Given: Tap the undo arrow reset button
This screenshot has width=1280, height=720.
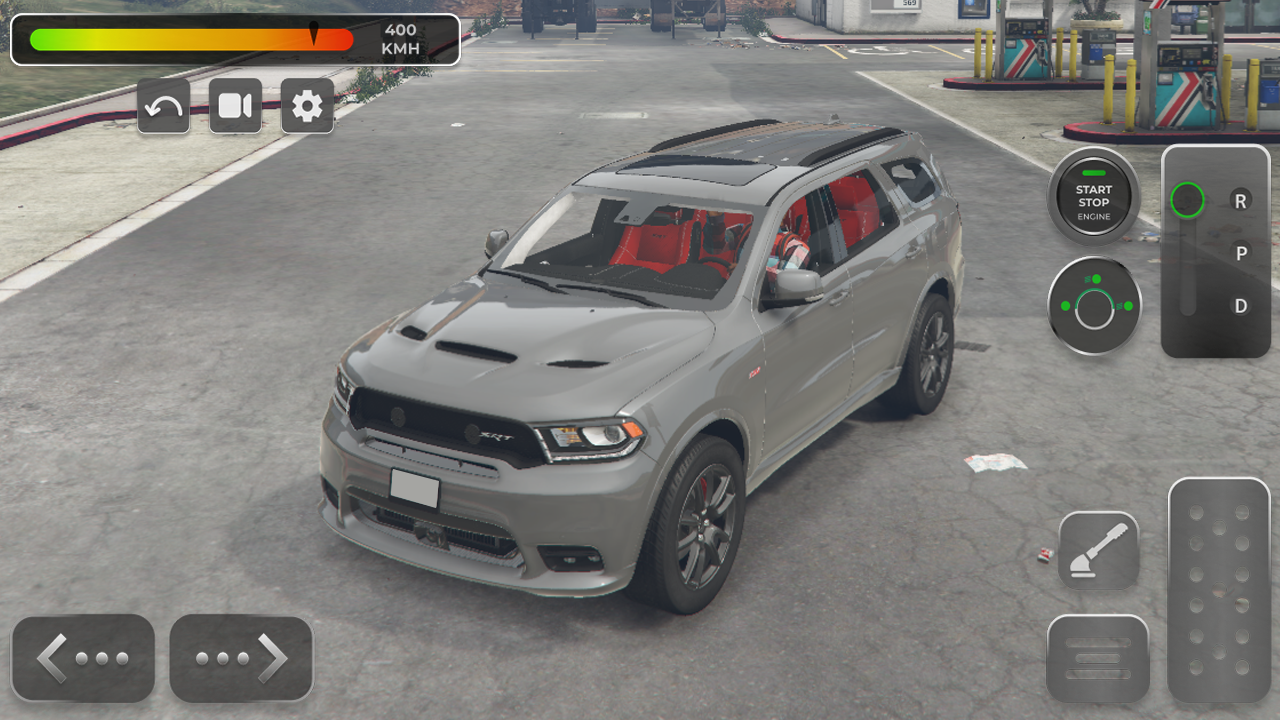Looking at the screenshot, I should [x=163, y=106].
